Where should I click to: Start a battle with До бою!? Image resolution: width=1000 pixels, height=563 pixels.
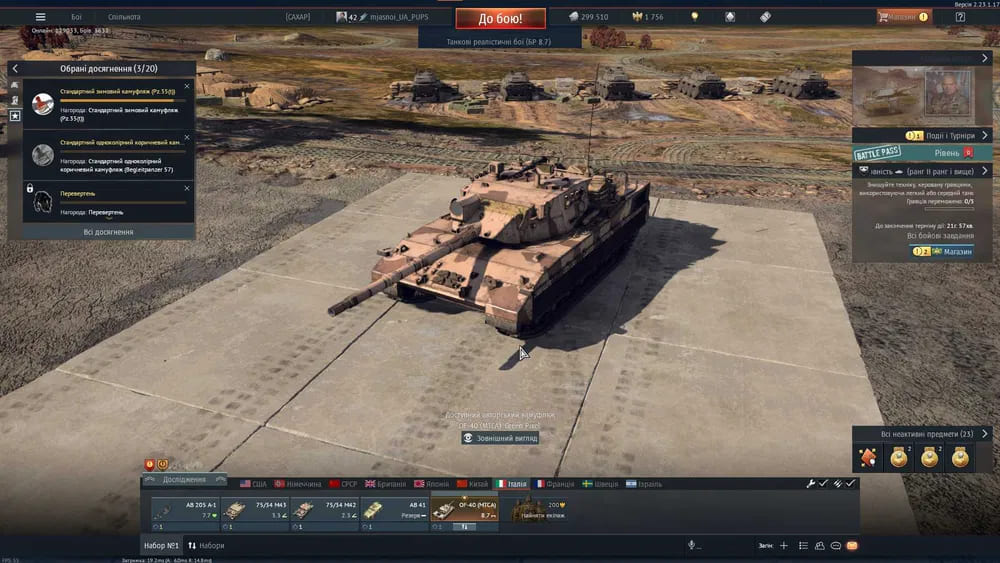click(x=500, y=18)
